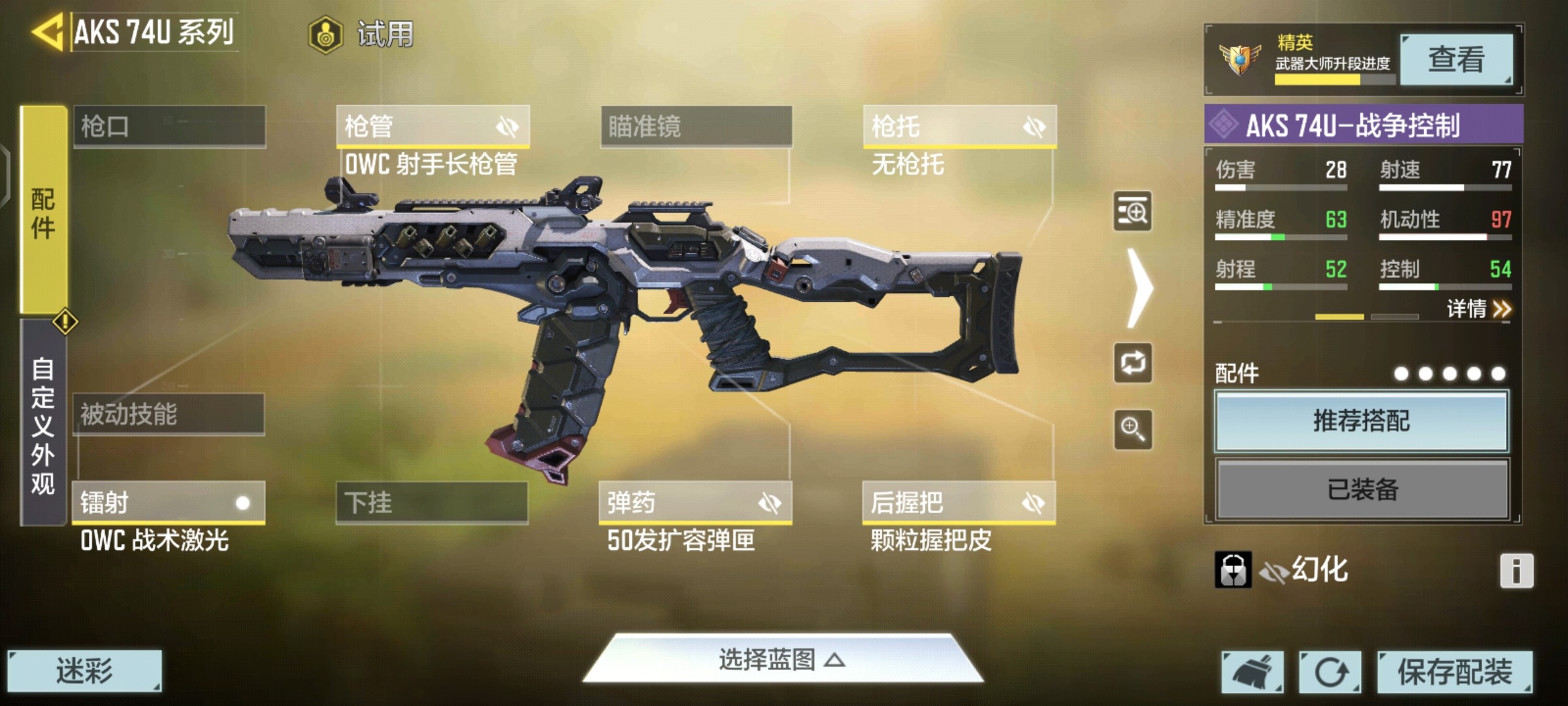Click the 查看 weapon mastery button
1568x706 pixels.
(1456, 59)
